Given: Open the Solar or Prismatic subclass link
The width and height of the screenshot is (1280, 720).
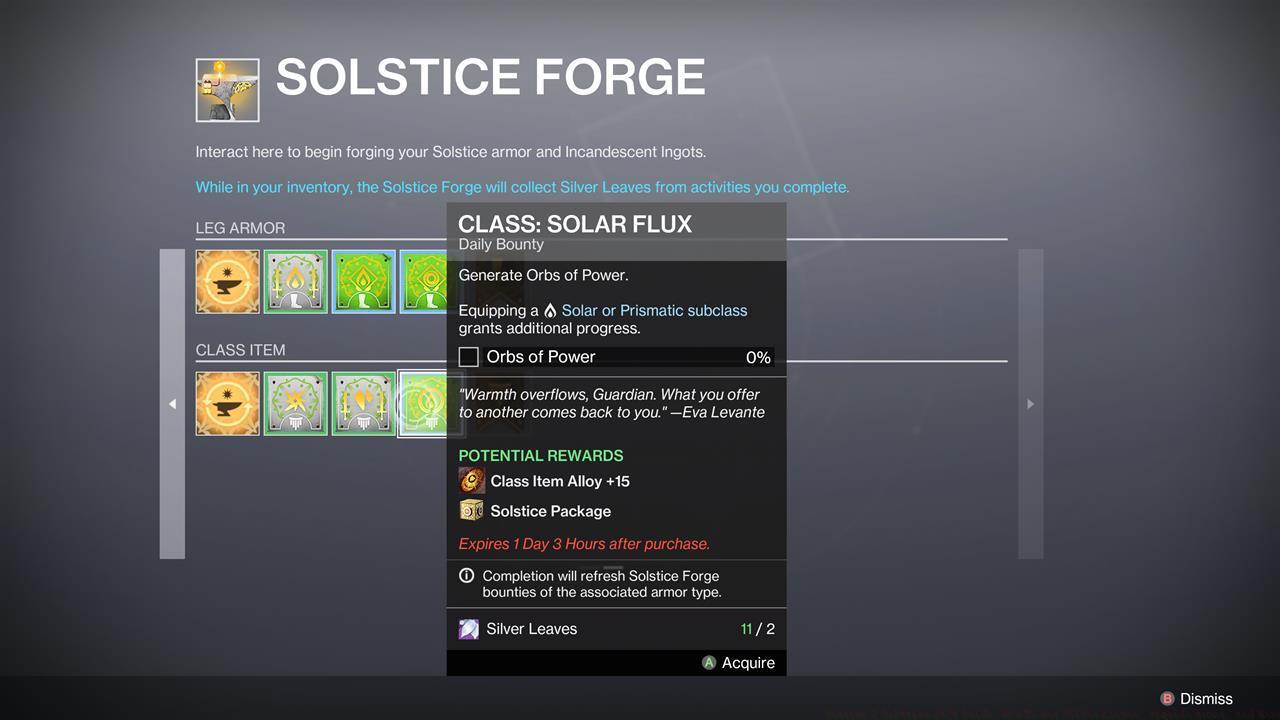Looking at the screenshot, I should click(654, 310).
